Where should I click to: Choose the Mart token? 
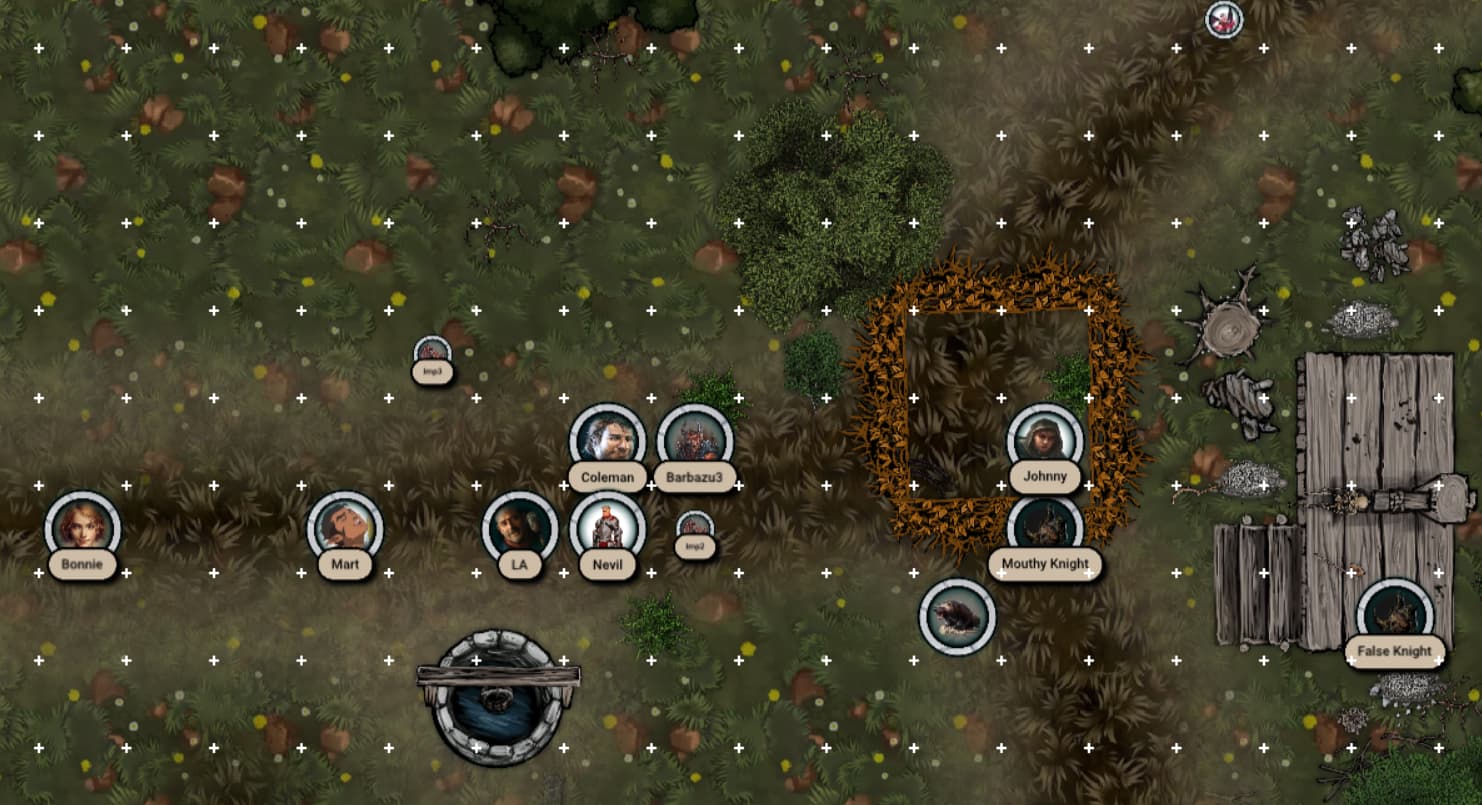(345, 529)
